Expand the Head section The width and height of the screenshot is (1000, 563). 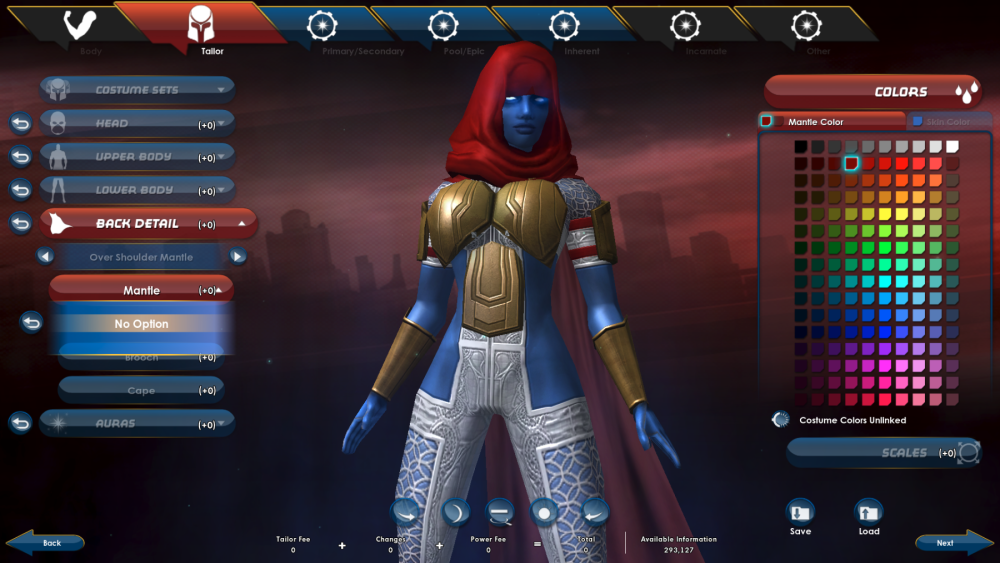tap(138, 124)
